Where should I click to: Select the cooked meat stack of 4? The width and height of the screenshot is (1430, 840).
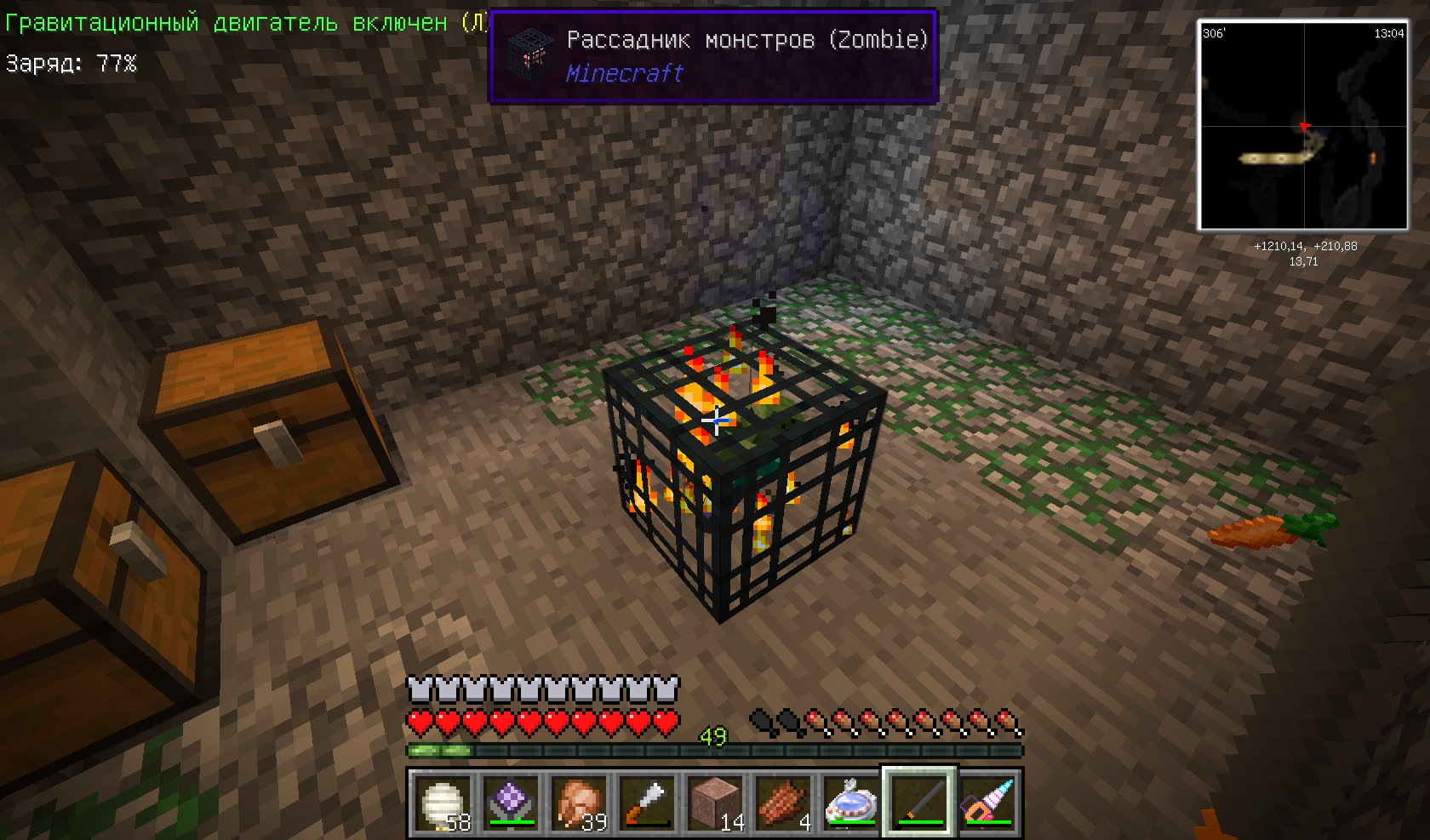pyautogui.click(x=782, y=803)
